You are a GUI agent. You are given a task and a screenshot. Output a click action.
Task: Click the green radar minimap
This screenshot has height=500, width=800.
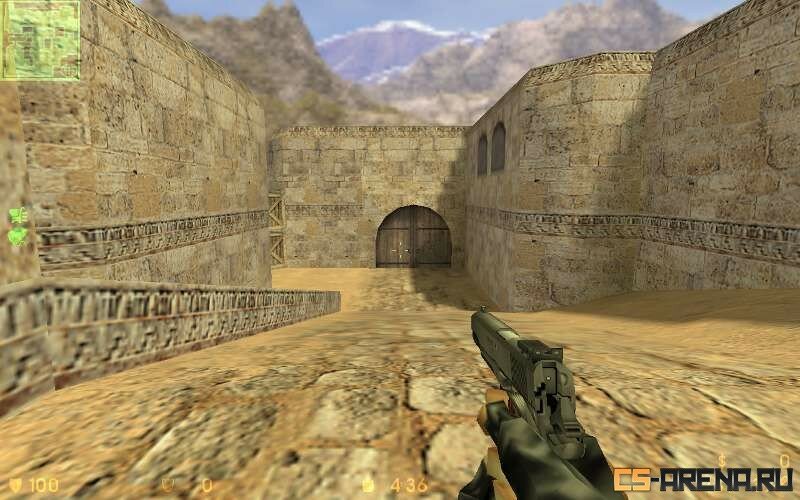(x=40, y=40)
